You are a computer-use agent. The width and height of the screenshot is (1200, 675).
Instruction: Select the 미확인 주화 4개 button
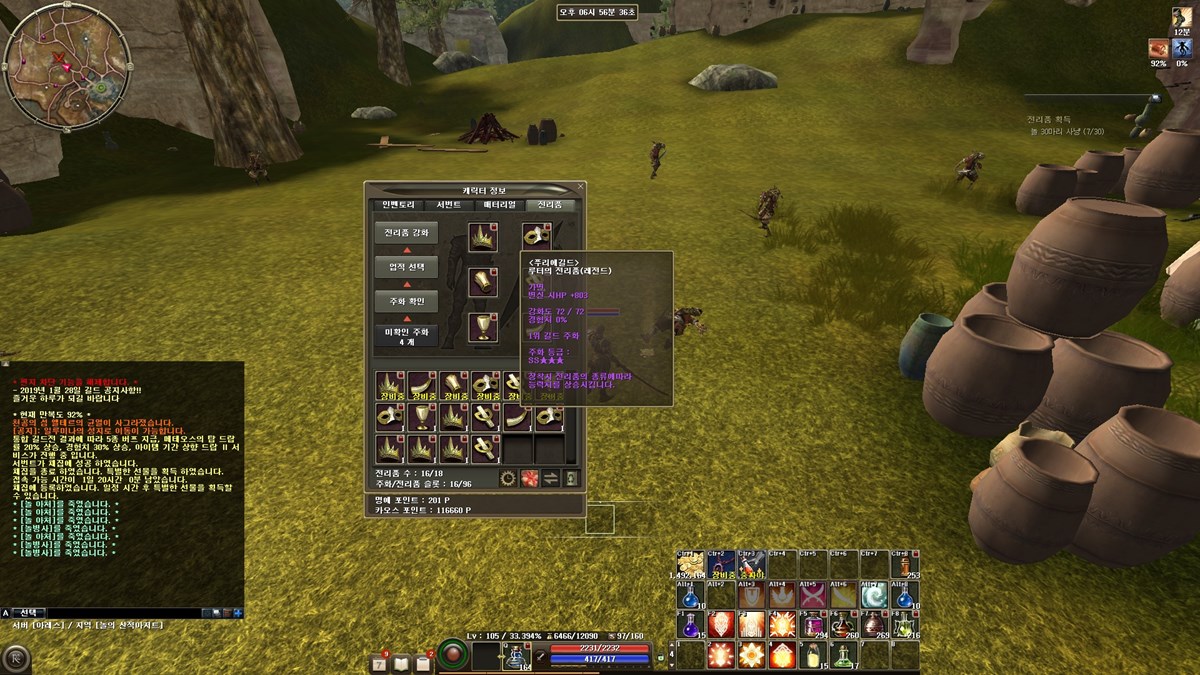pyautogui.click(x=406, y=336)
